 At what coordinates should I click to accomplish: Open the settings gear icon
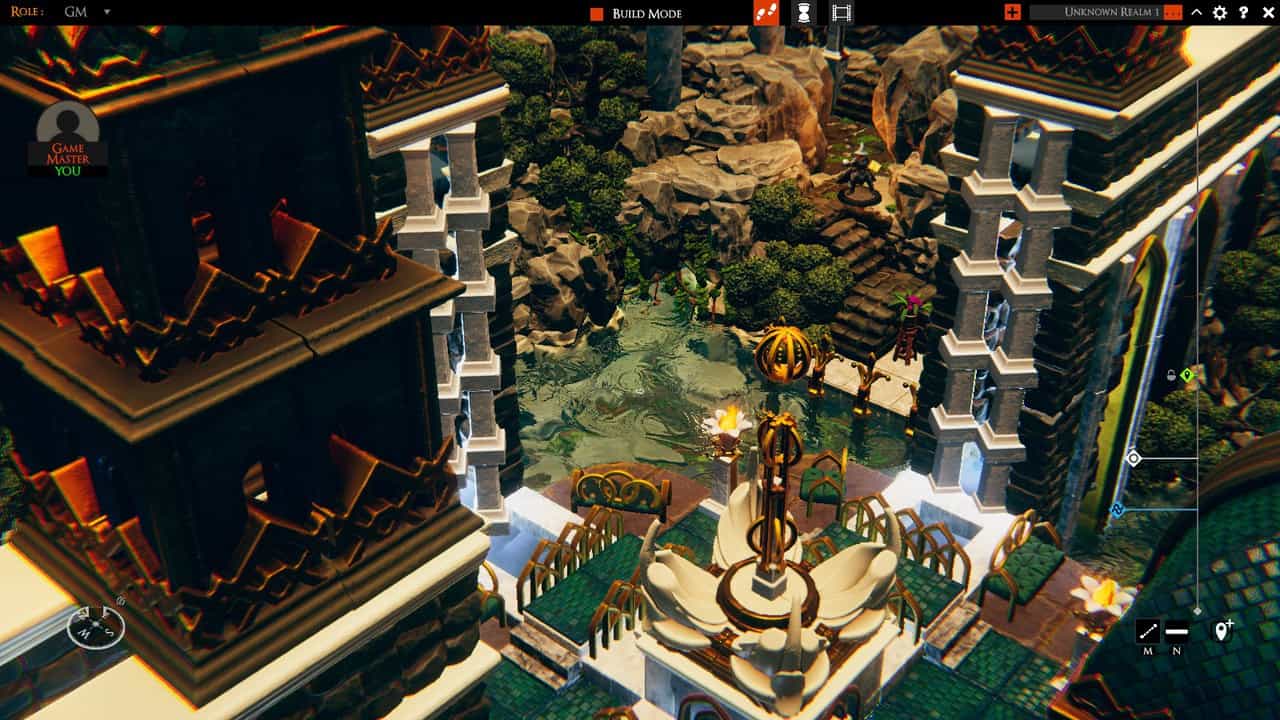click(1218, 14)
